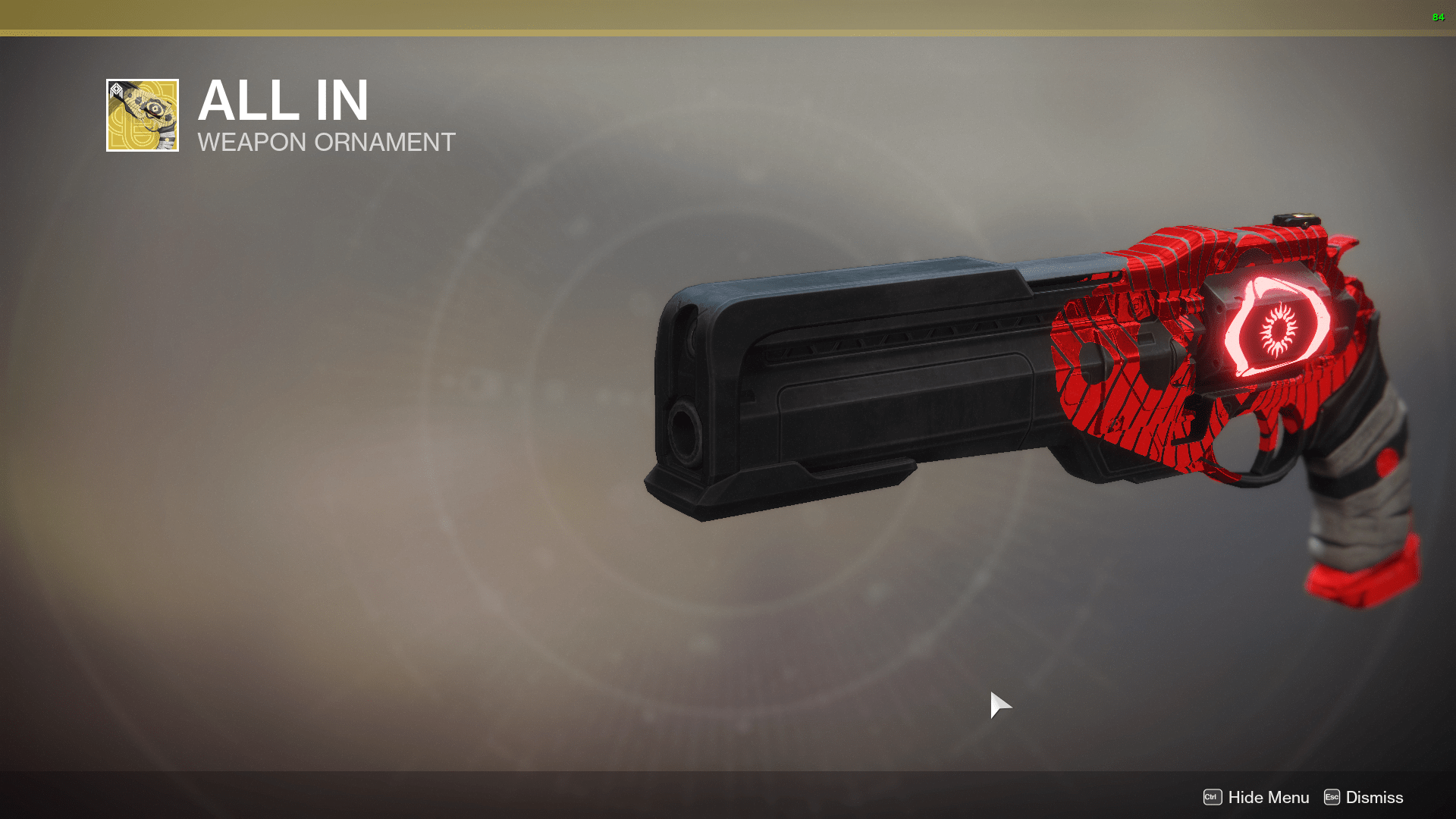
Task: Click the Esc key icon beside Dismiss
Action: (1333, 798)
